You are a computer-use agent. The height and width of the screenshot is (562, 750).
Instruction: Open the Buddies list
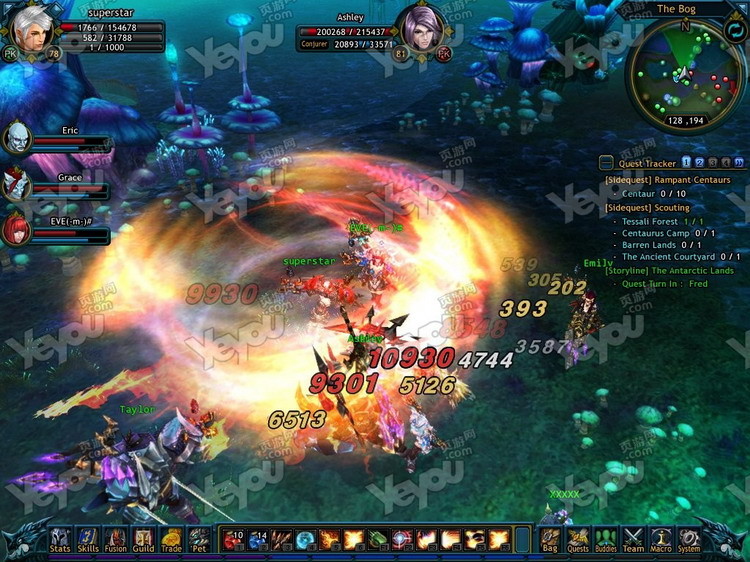click(606, 540)
